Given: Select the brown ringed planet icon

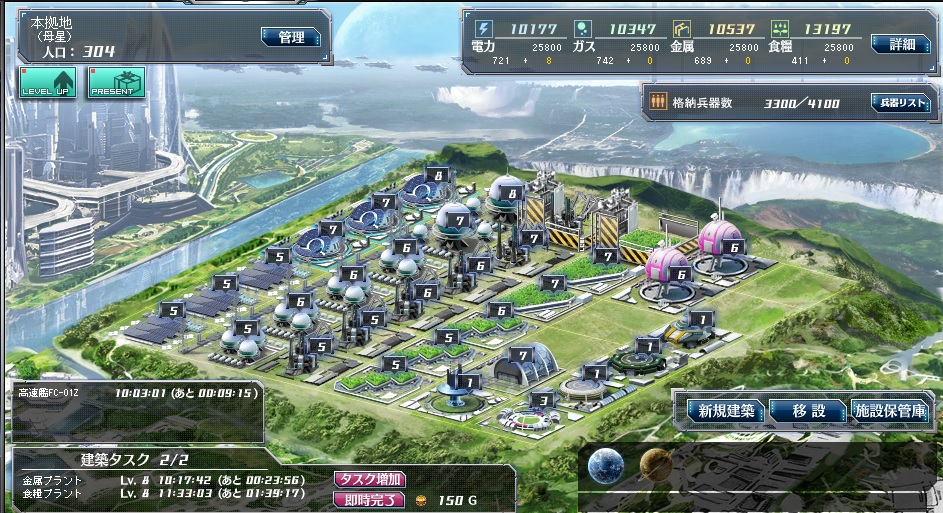Looking at the screenshot, I should (x=655, y=464).
